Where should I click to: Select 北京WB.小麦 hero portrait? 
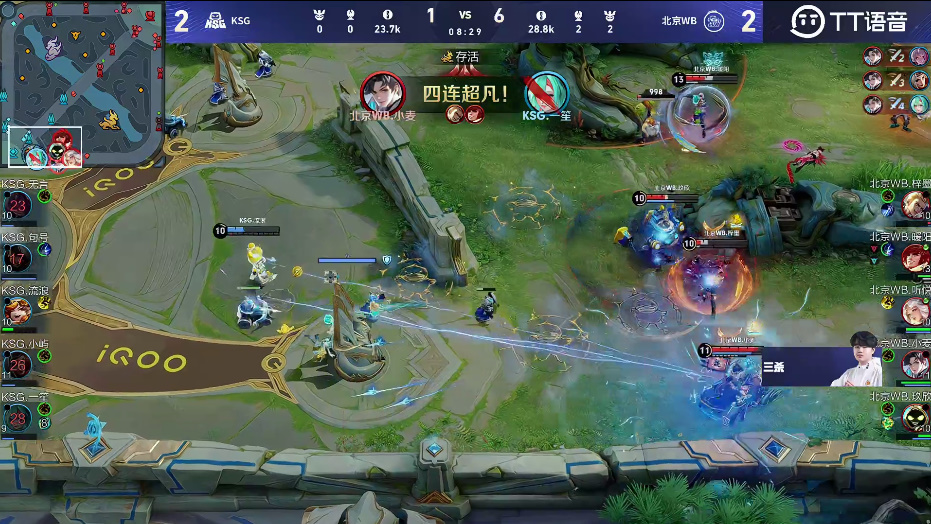(x=915, y=365)
